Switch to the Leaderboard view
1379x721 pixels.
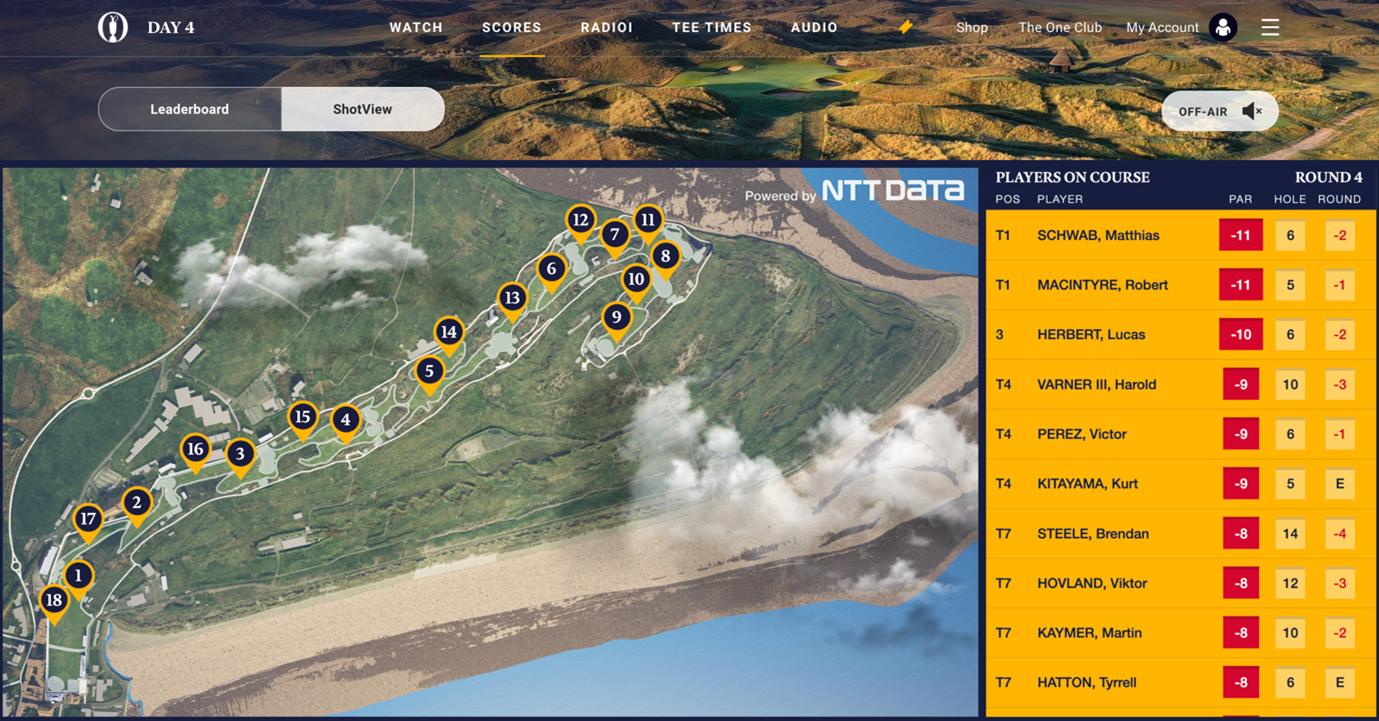pos(191,109)
